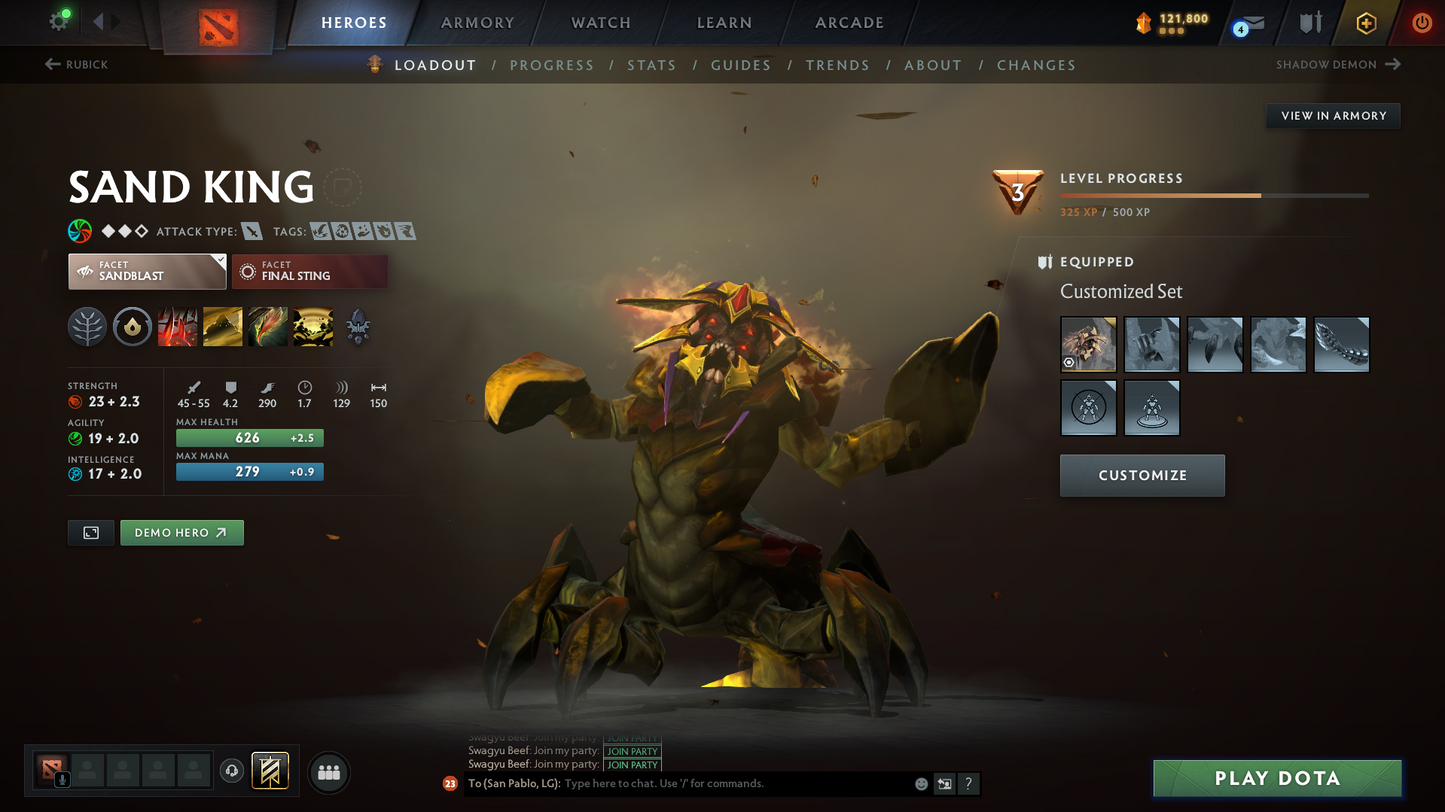1445x812 pixels.
Task: Show the hero Progress section
Action: pos(551,65)
